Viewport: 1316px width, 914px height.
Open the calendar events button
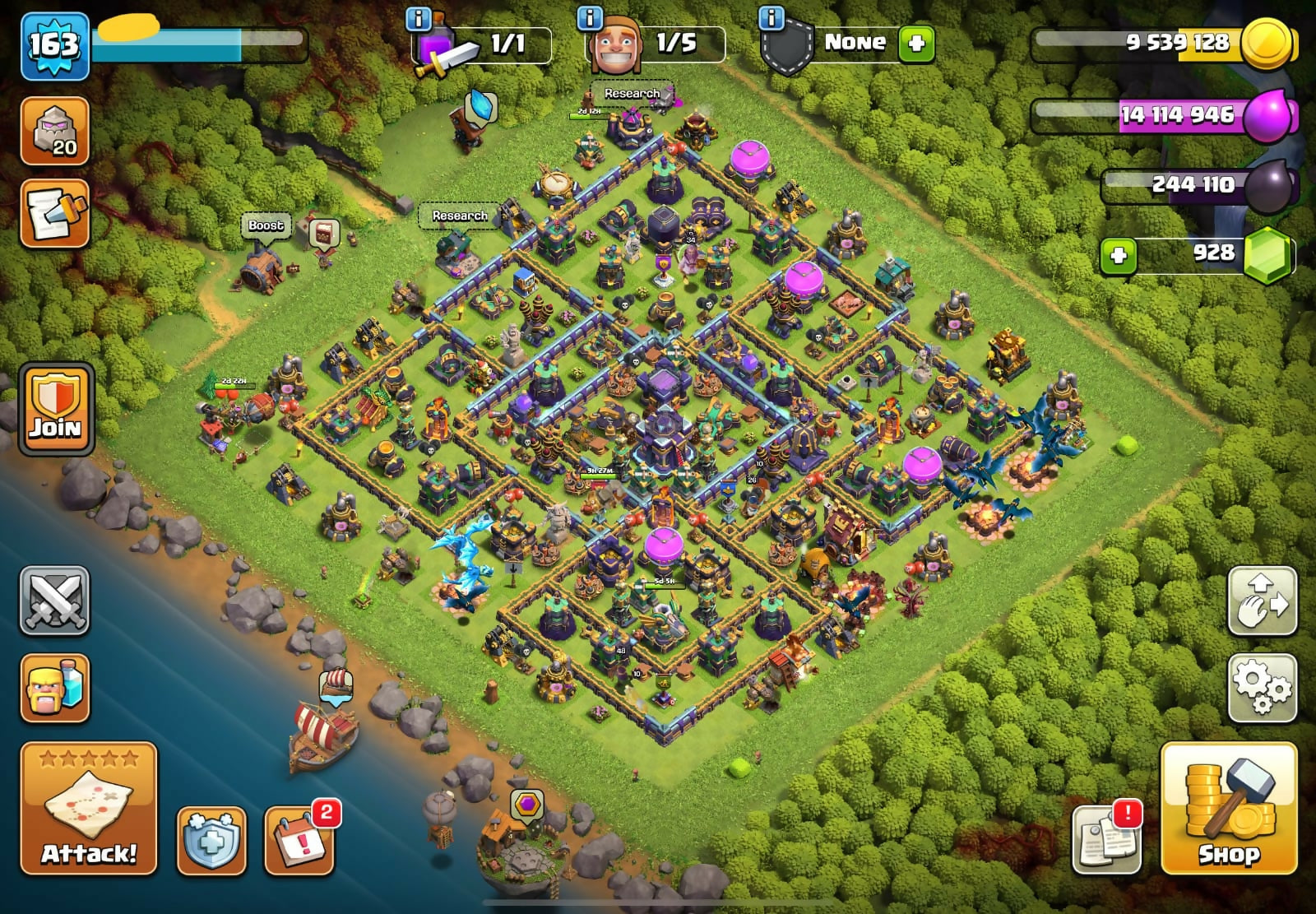tap(299, 841)
